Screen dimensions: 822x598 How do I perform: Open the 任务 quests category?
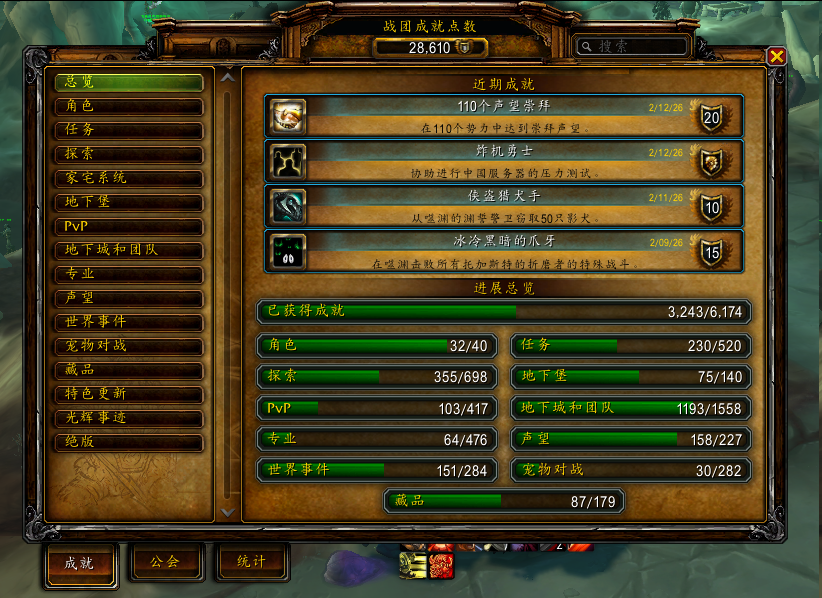coord(129,130)
